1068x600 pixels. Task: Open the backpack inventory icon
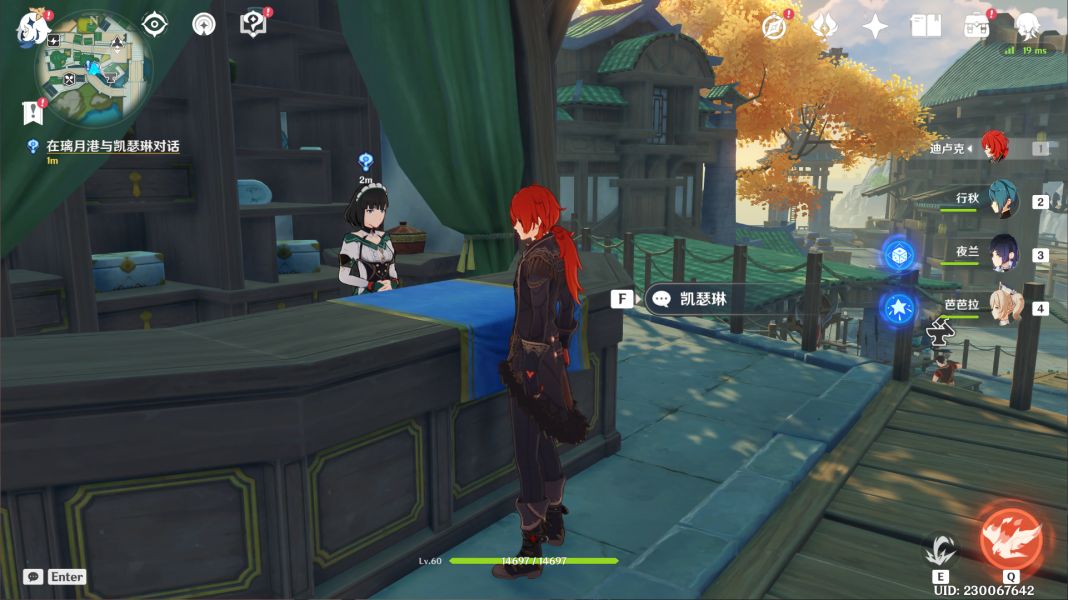tap(977, 27)
